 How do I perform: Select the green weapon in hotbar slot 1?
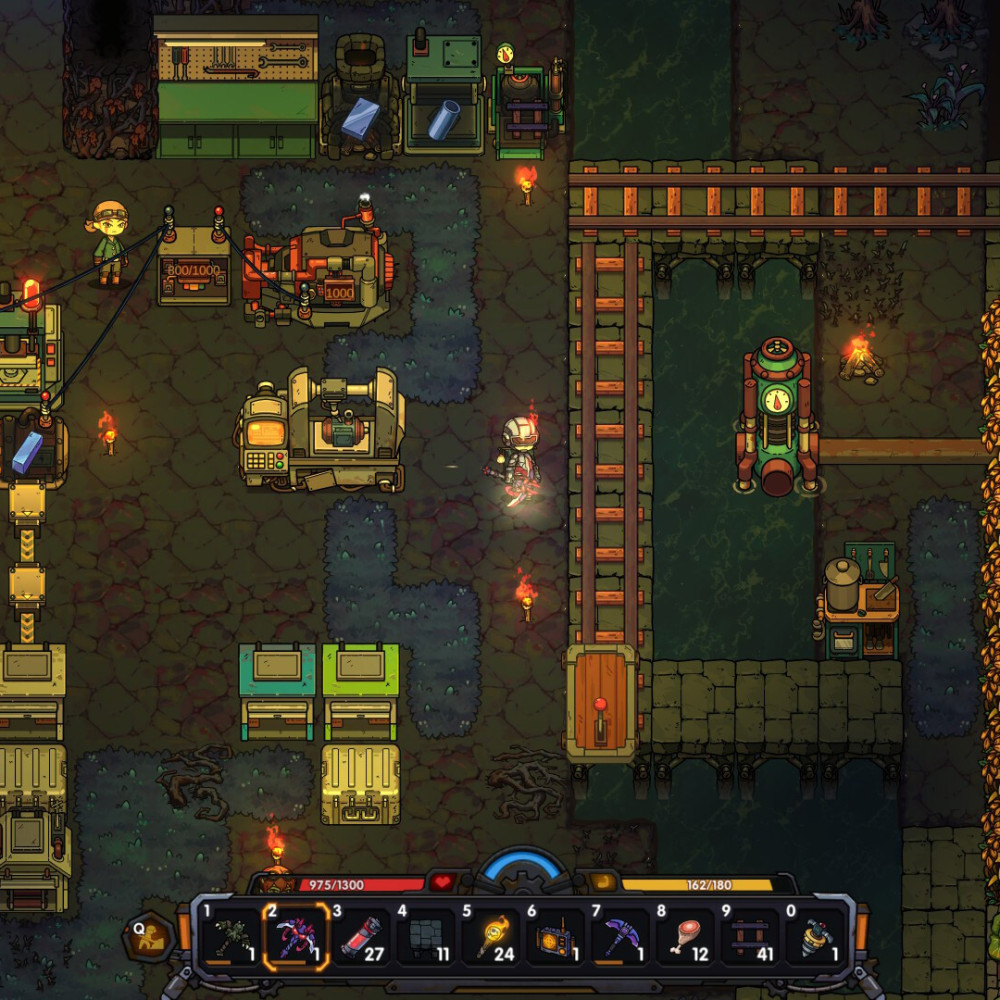[x=230, y=937]
